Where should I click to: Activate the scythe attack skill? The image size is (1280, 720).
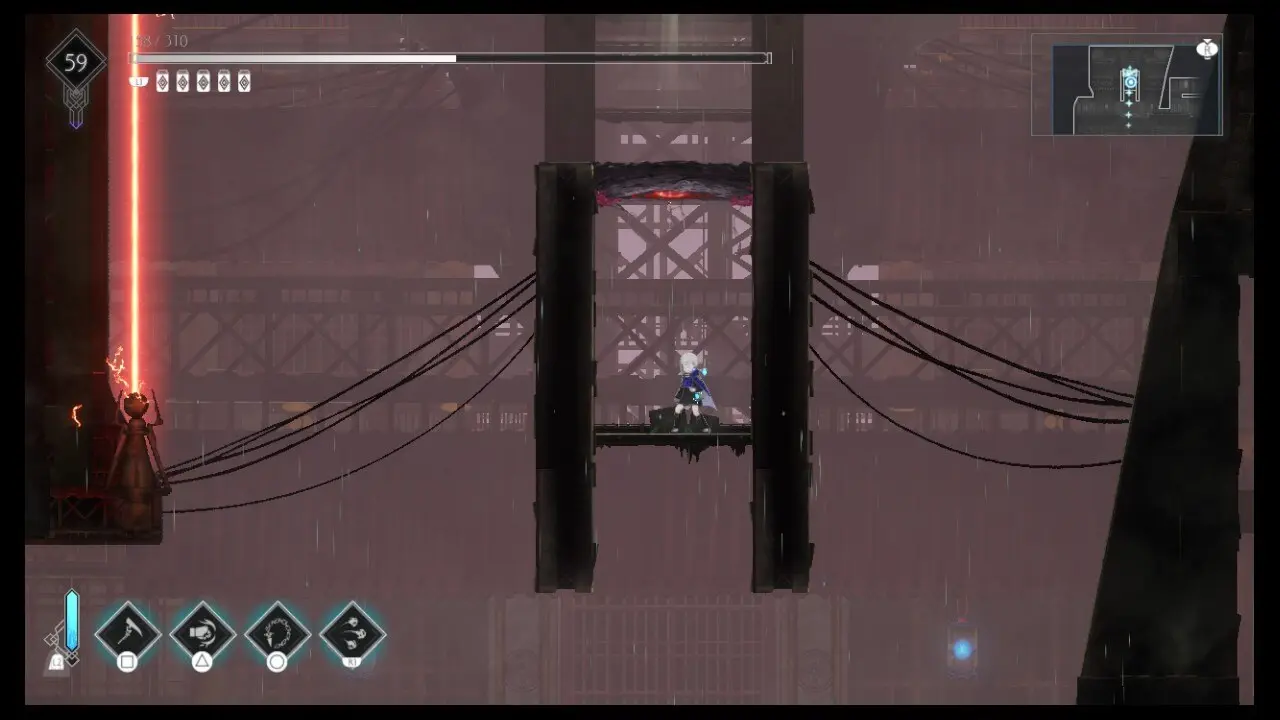[128, 631]
